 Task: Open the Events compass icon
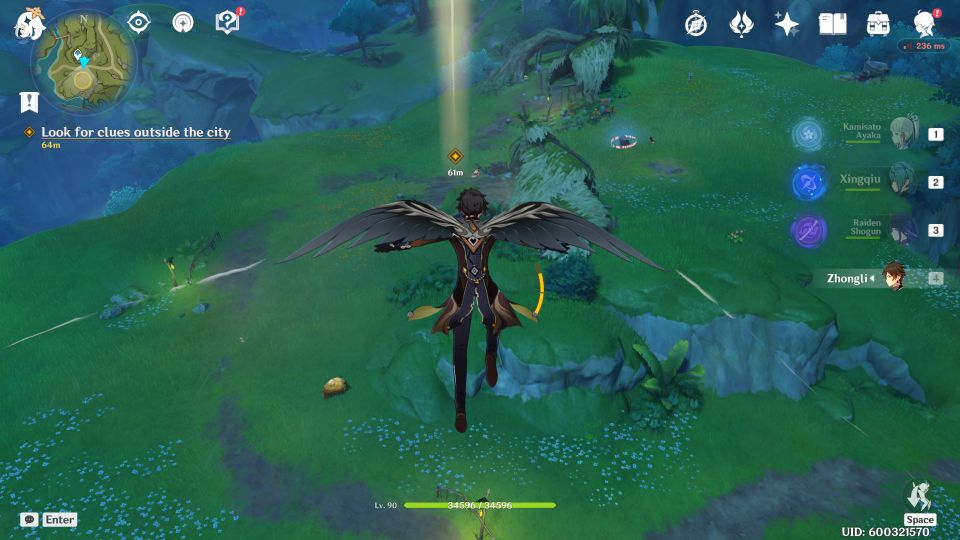[696, 24]
